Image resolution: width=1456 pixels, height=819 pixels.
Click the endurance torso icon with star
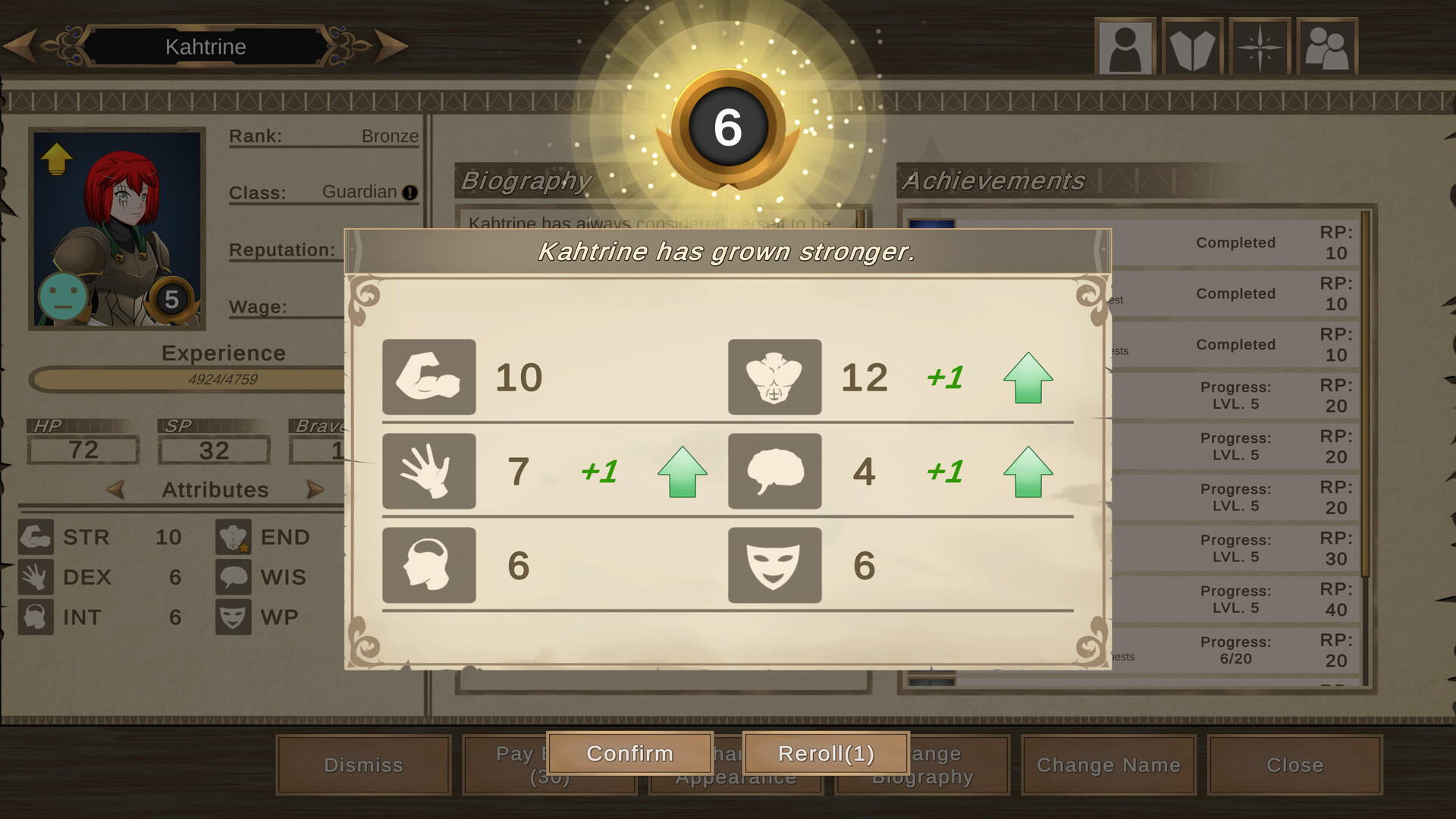tap(233, 537)
